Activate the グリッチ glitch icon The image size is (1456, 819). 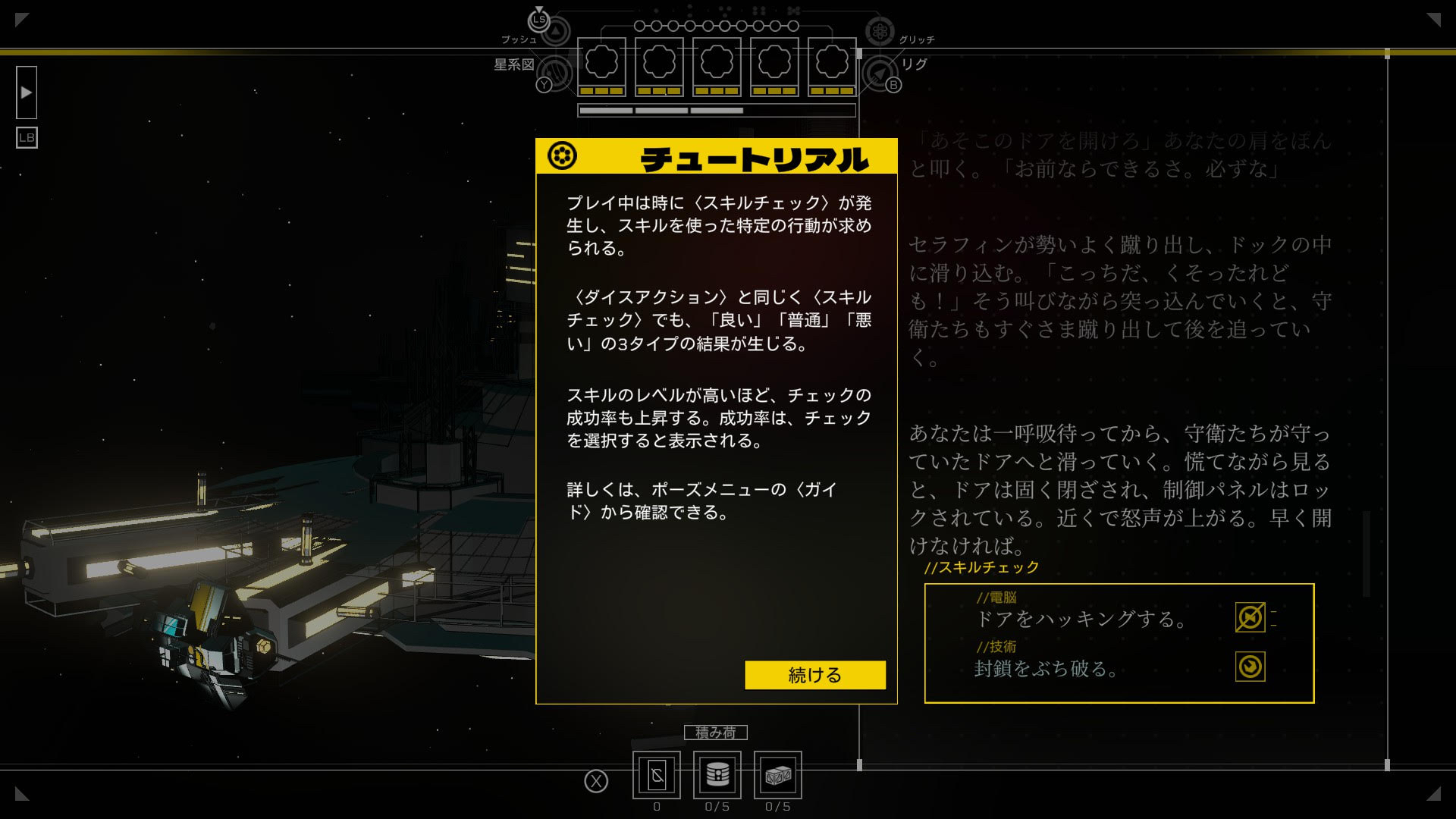pos(880,32)
